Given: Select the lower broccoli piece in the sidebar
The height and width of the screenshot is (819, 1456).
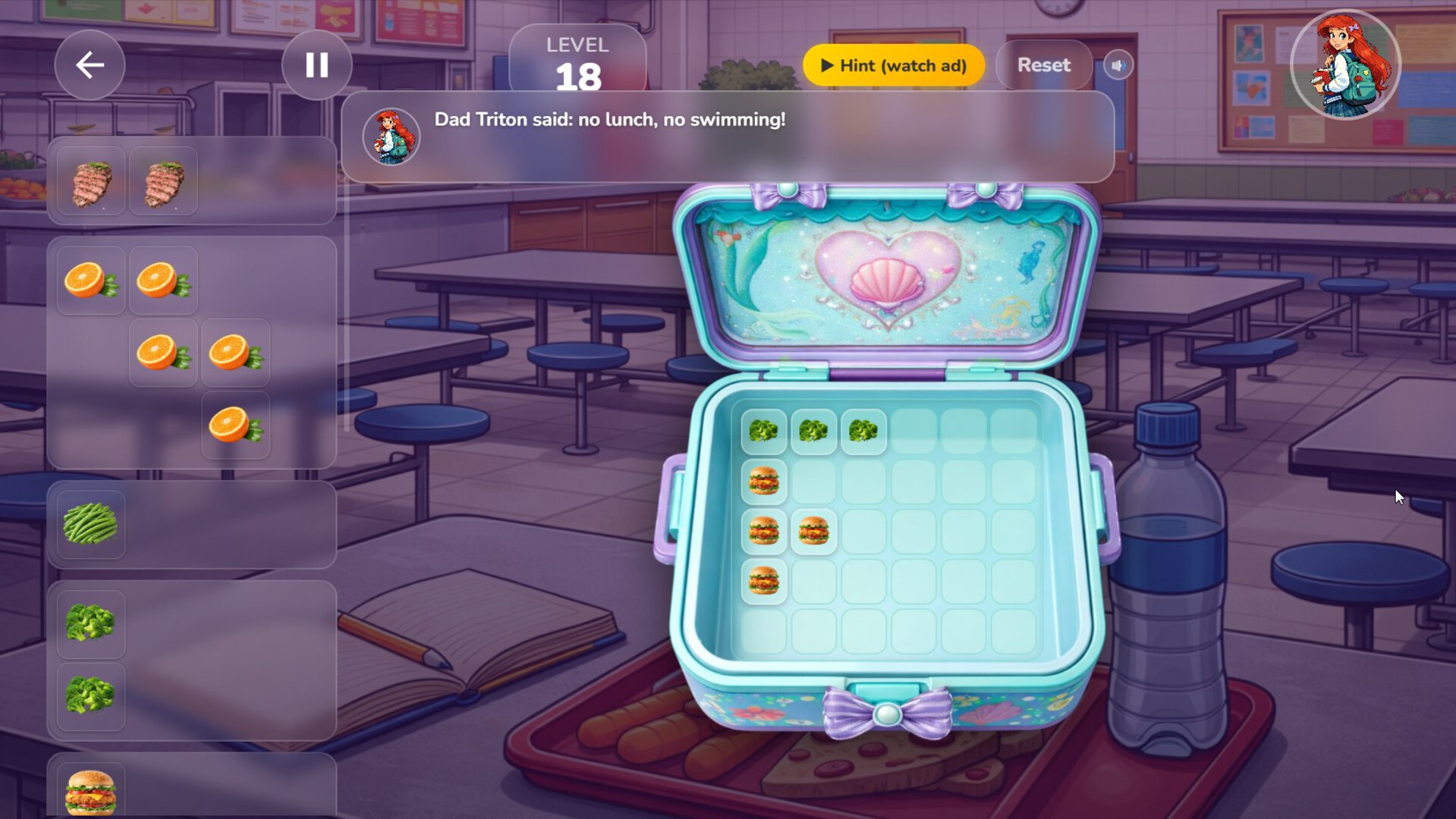Looking at the screenshot, I should click(x=90, y=694).
